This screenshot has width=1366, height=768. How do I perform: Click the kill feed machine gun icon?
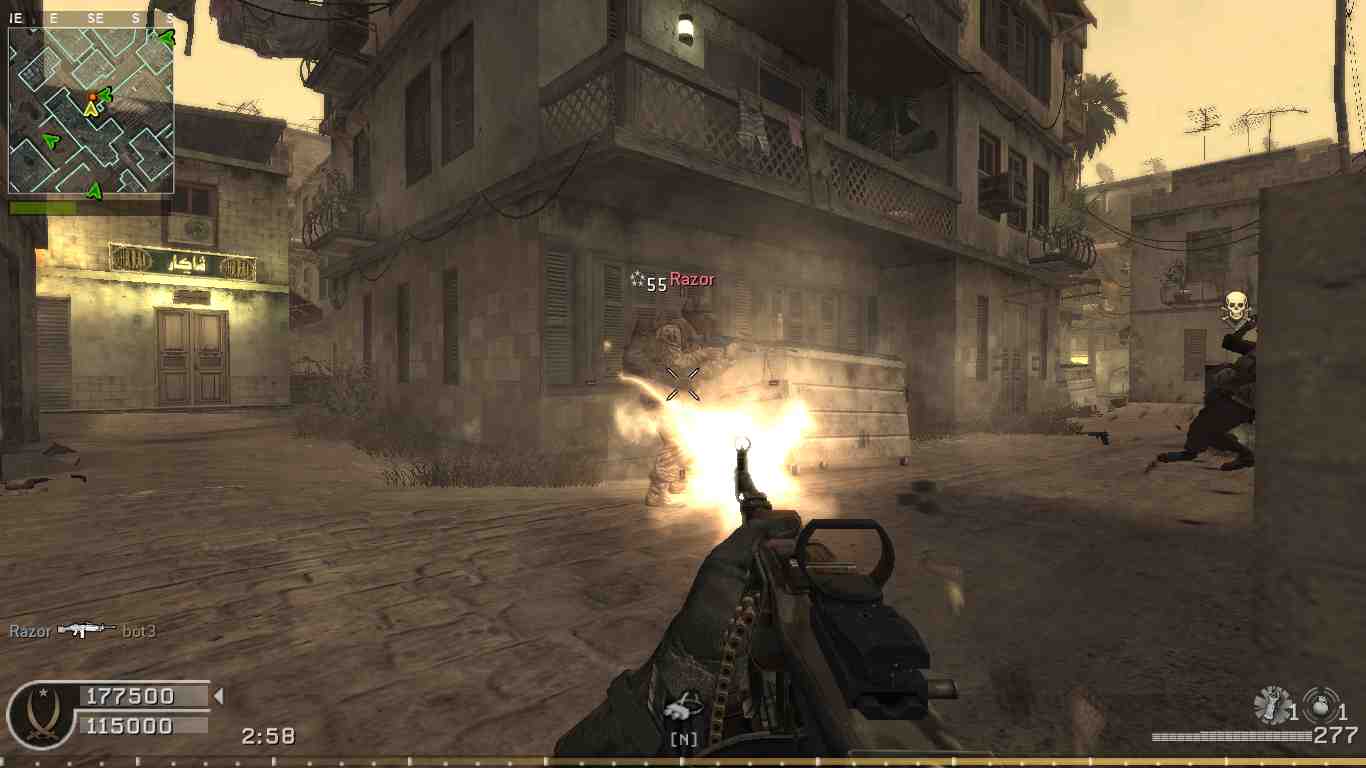(x=86, y=630)
